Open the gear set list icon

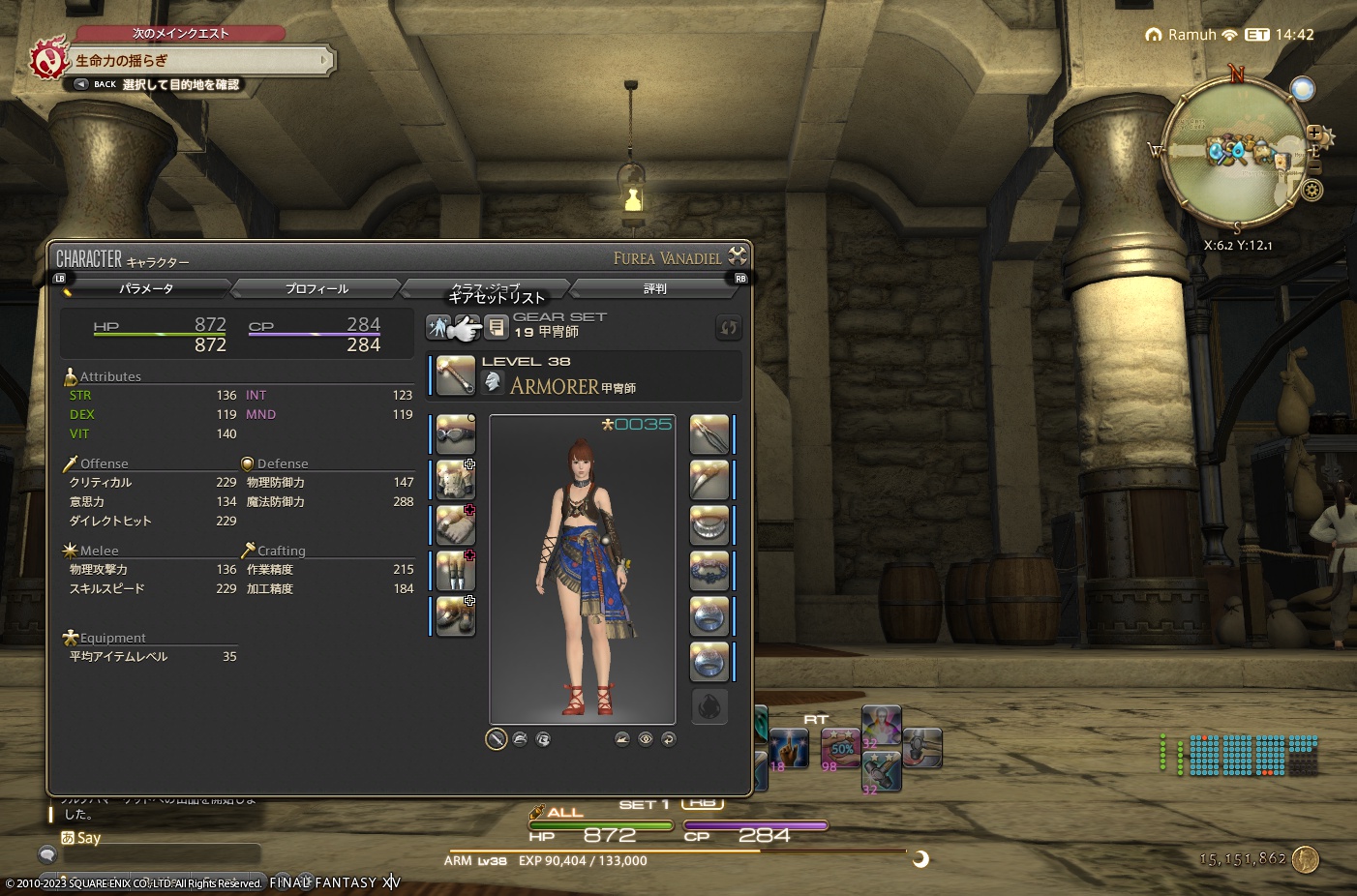click(x=497, y=327)
